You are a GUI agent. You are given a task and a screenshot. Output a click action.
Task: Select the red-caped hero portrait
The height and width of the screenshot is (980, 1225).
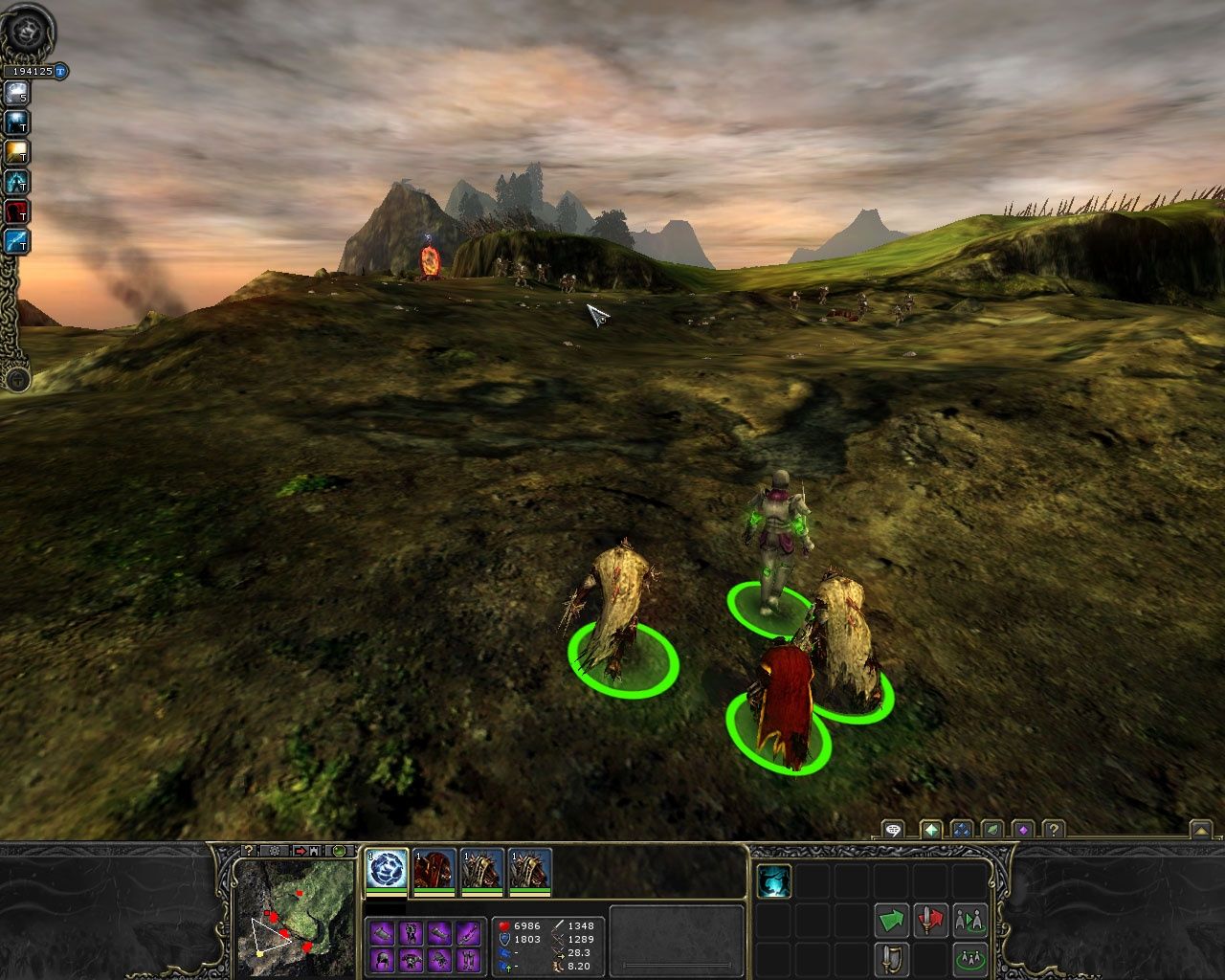tap(434, 869)
